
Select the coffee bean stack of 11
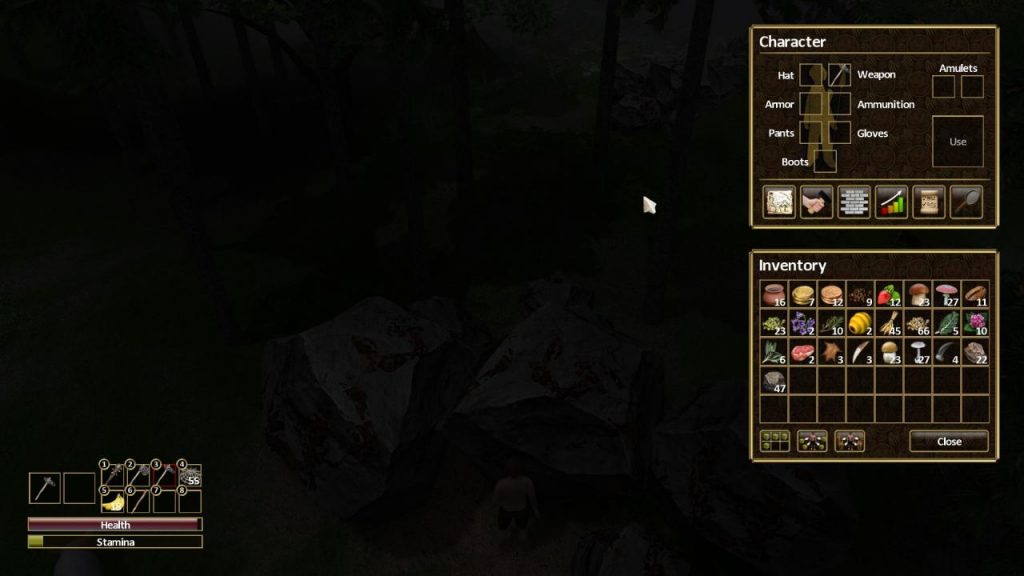click(975, 295)
